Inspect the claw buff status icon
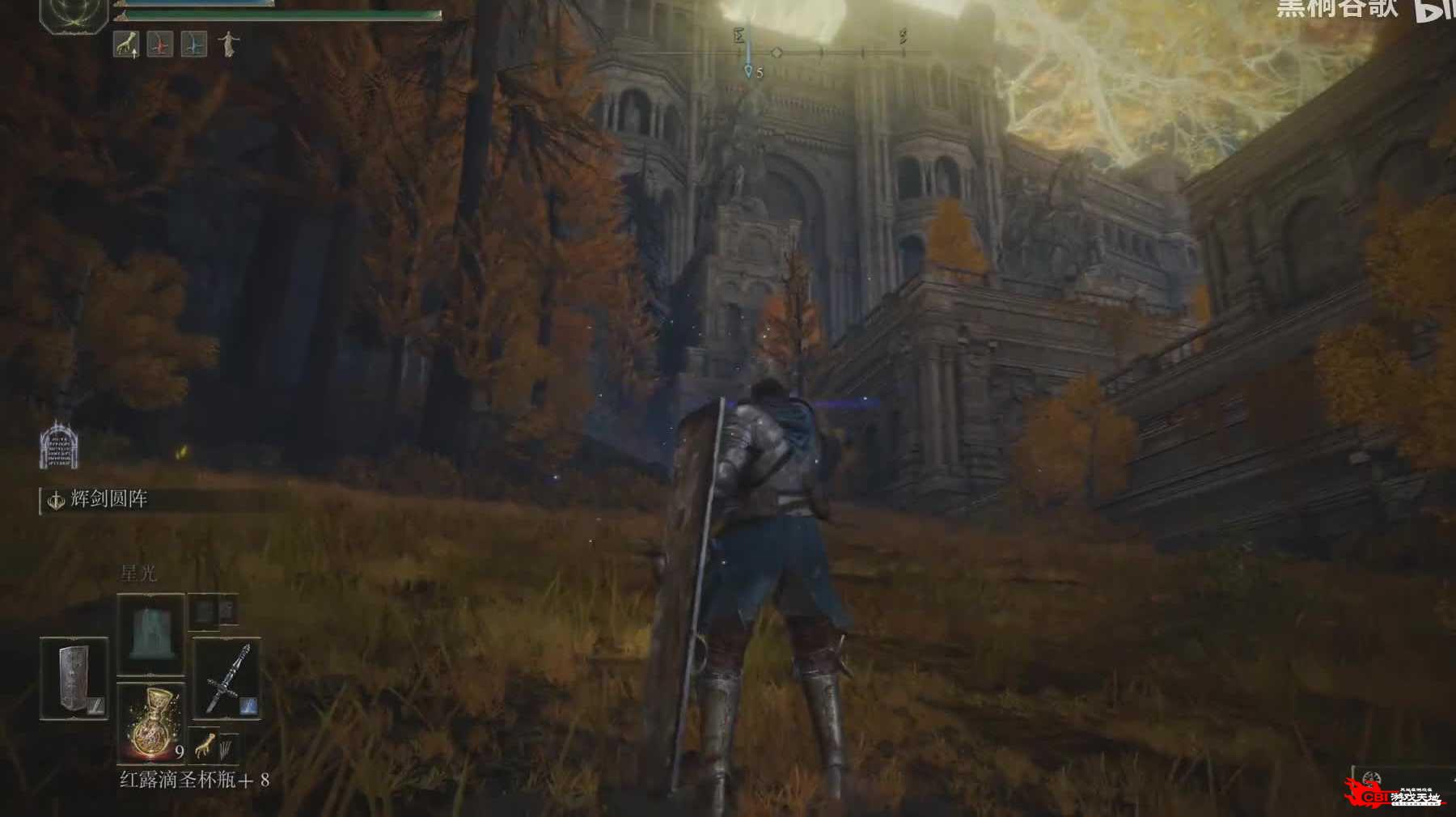This screenshot has height=817, width=1456. click(x=126, y=44)
